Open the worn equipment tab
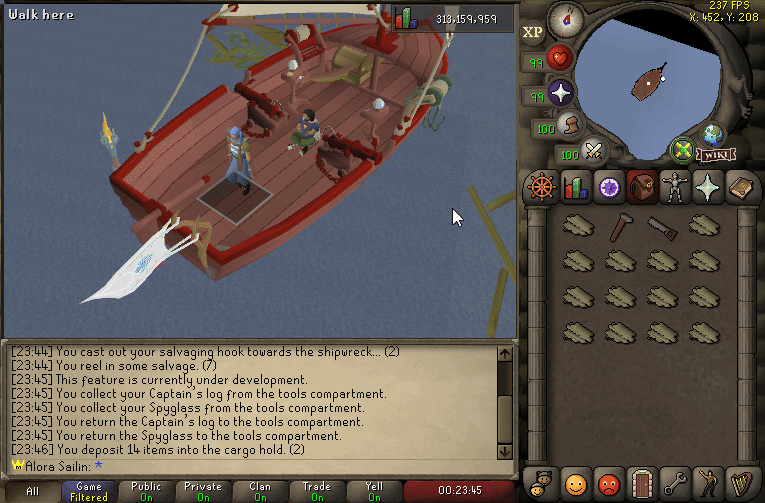The height and width of the screenshot is (503, 765). [674, 187]
